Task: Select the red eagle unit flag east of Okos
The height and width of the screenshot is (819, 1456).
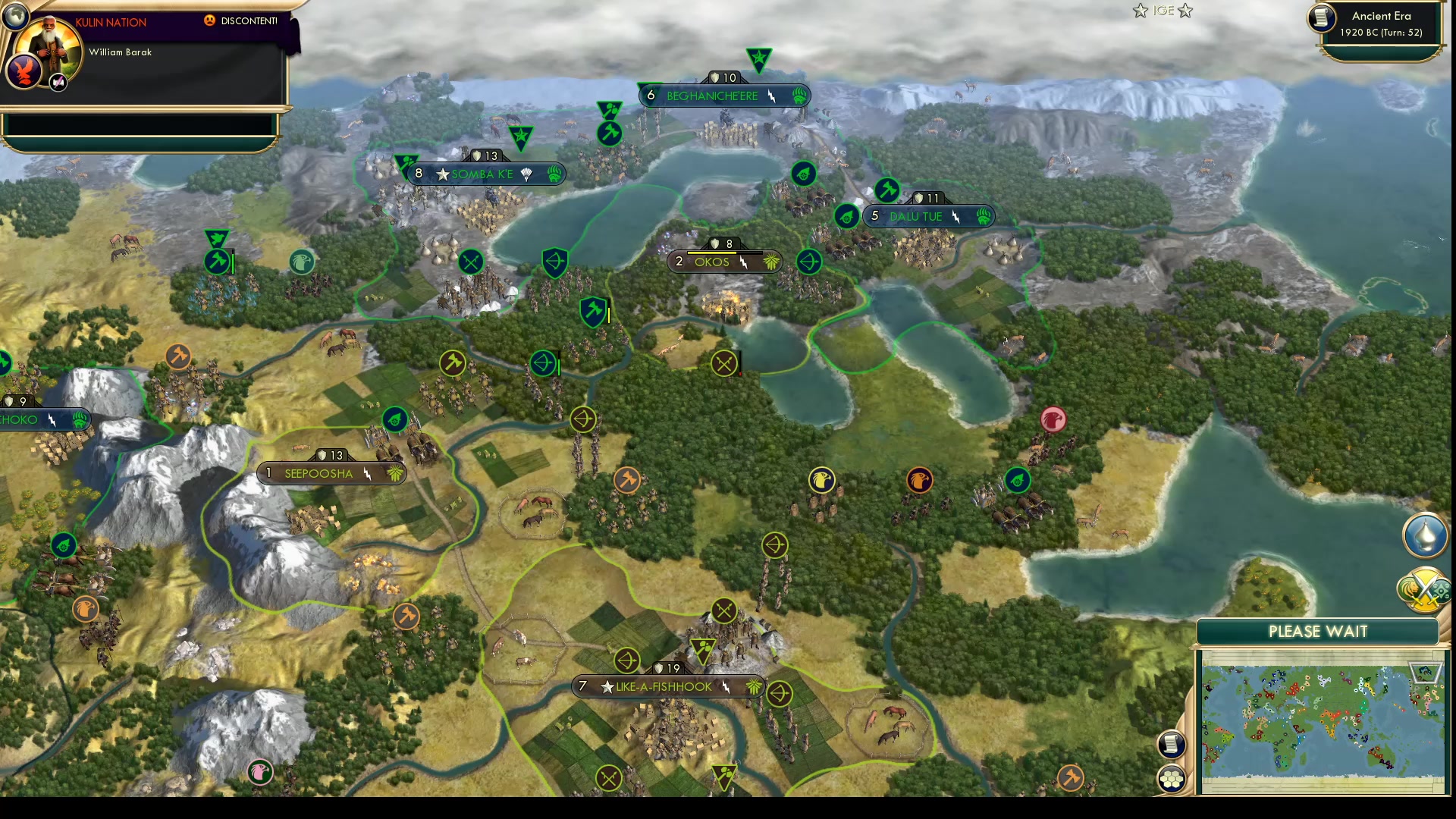Action: click(x=1053, y=419)
